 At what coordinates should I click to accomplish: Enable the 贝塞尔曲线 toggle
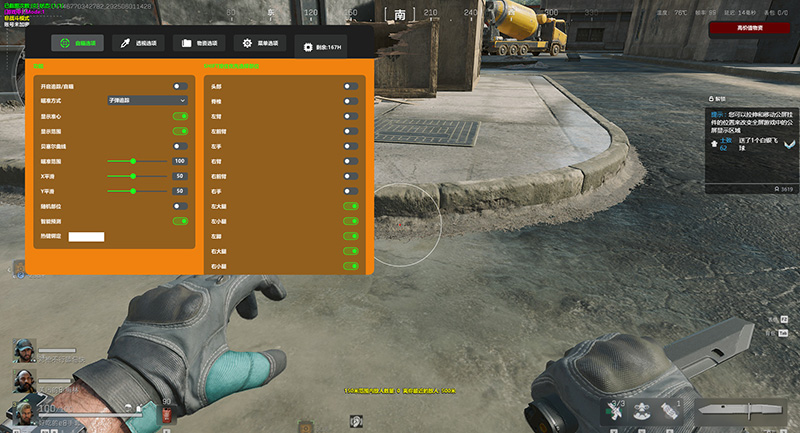[180, 146]
